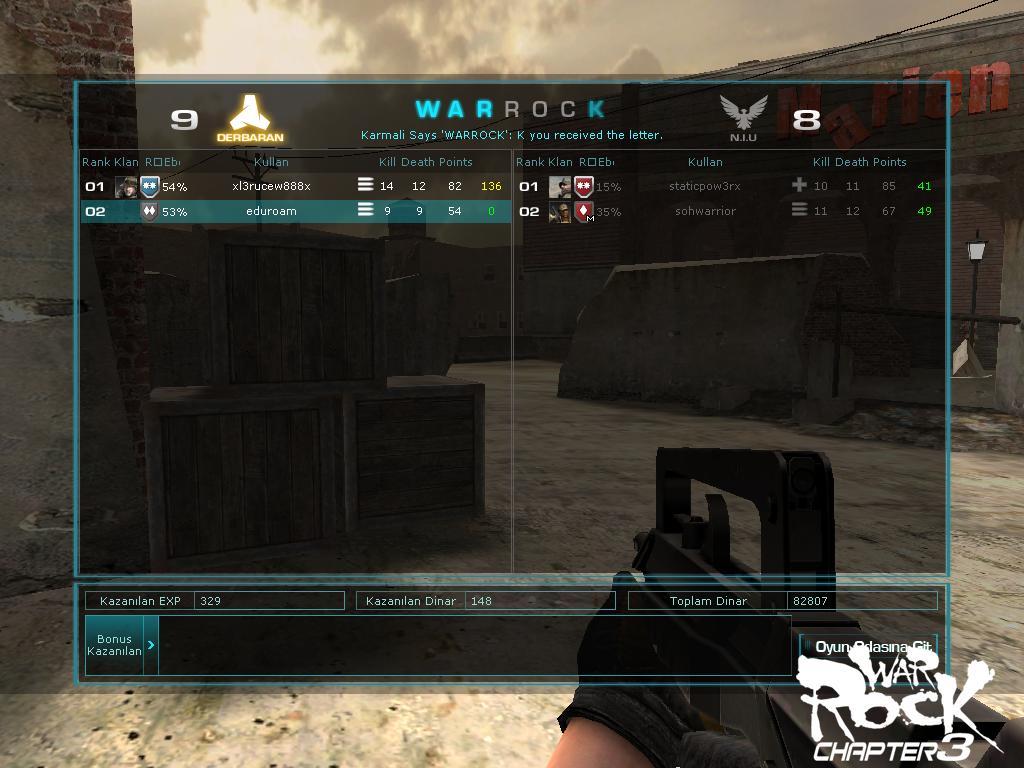Select player row xl3rucew888x

point(272,186)
